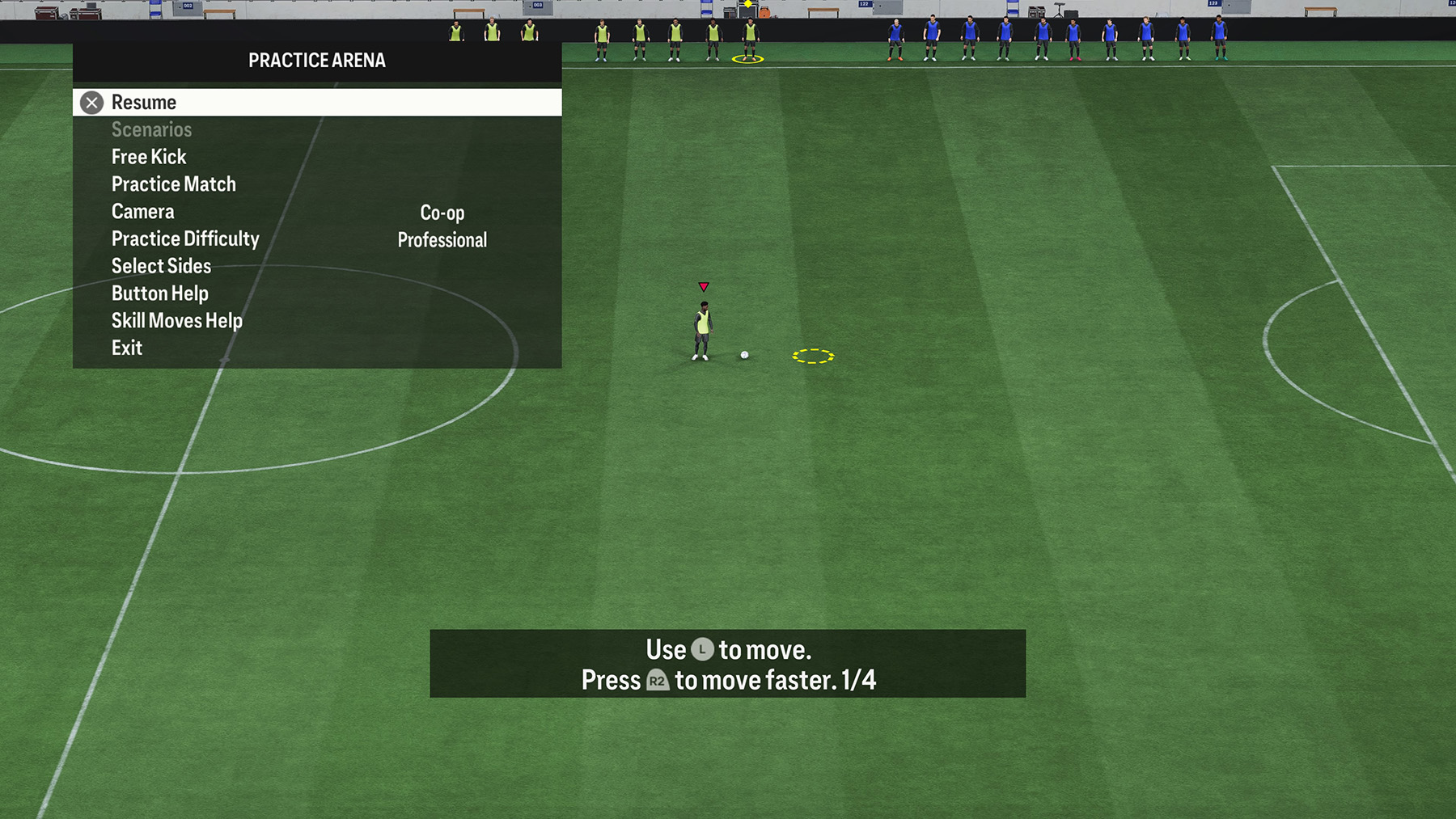
Task: Click the dashed yellow target circle on the pitch
Action: pos(814,355)
